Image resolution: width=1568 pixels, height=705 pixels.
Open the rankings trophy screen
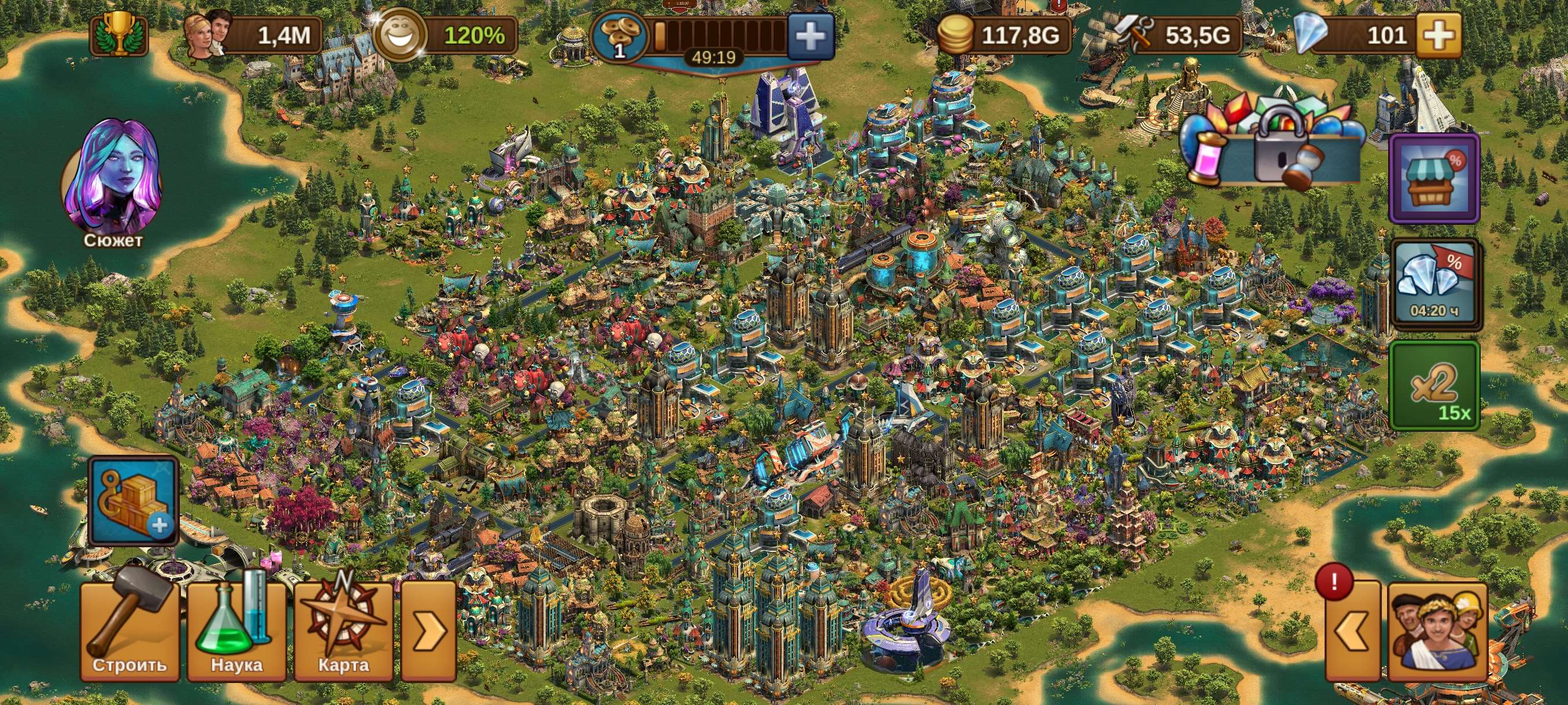pos(119,36)
